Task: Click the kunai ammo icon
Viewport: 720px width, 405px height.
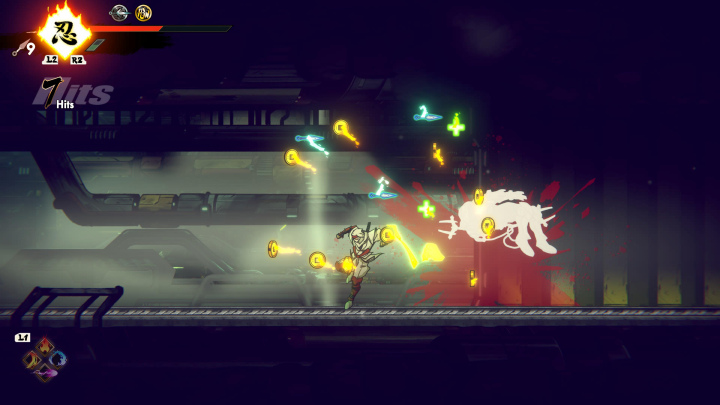Action: click(19, 48)
